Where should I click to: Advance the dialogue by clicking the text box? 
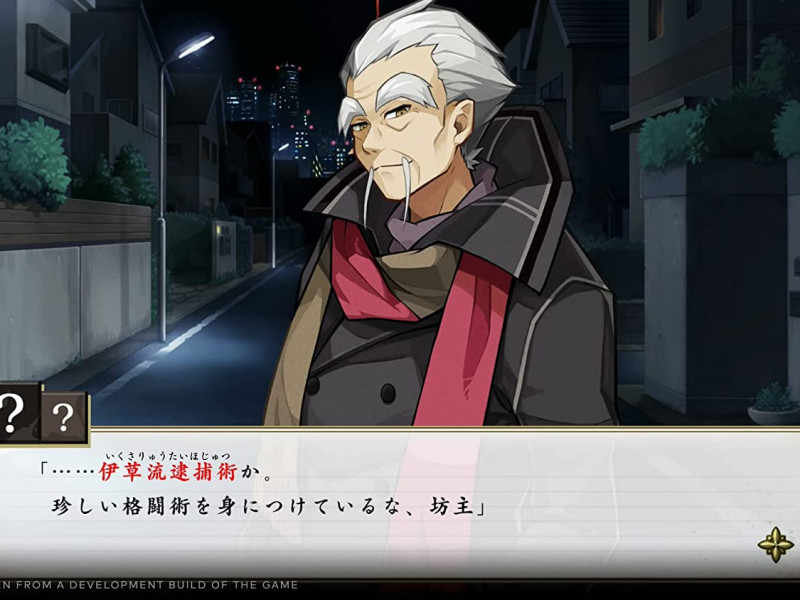[x=400, y=500]
